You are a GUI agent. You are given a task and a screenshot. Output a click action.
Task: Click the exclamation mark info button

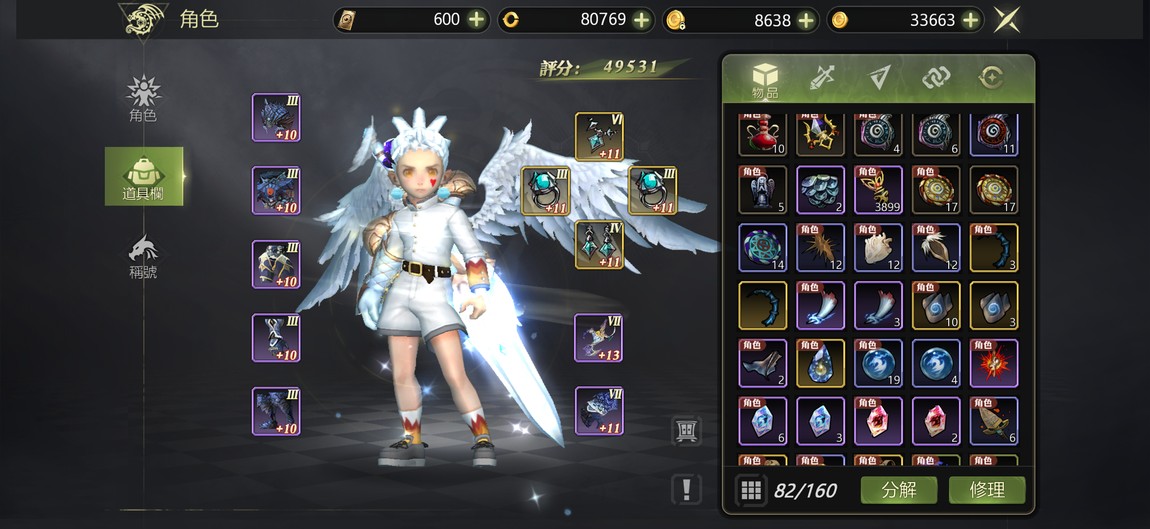[x=686, y=489]
